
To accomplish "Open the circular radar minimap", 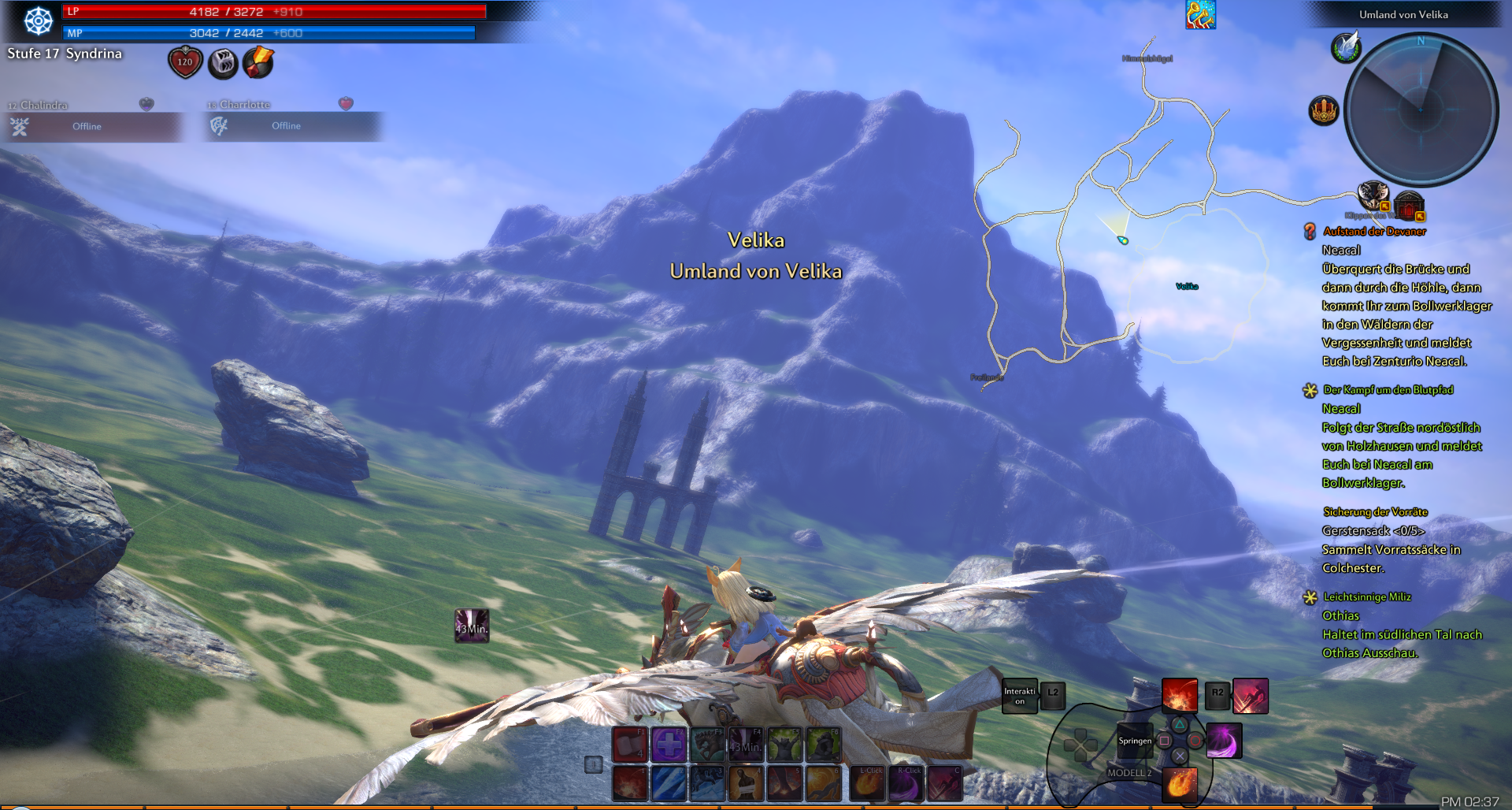I will 1421,109.
